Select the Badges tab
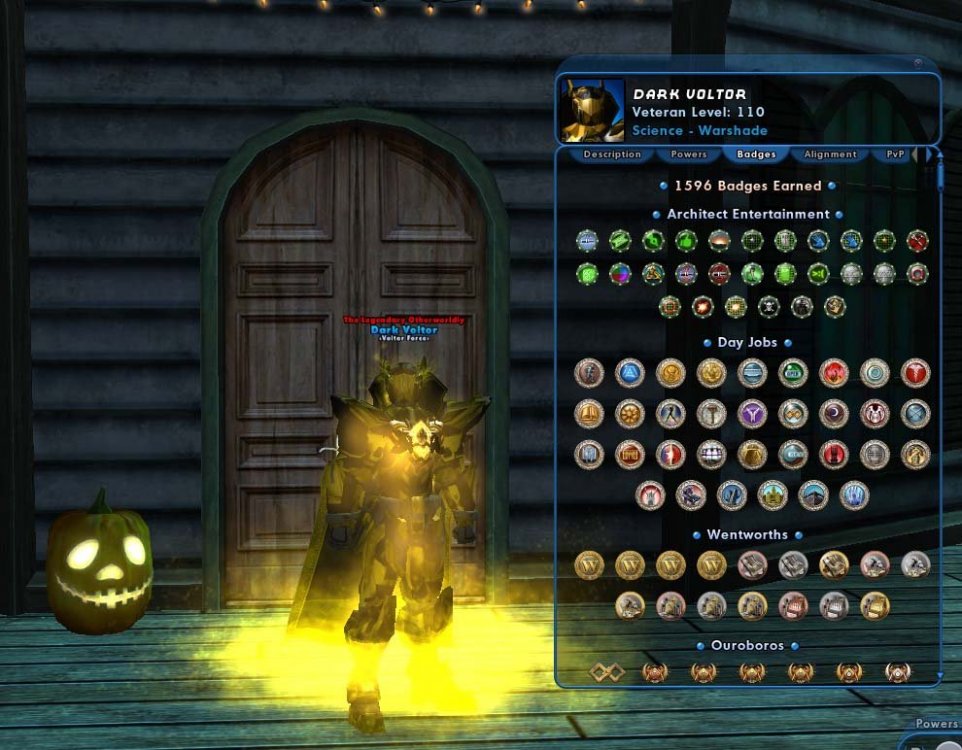This screenshot has width=962, height=750. (x=756, y=155)
